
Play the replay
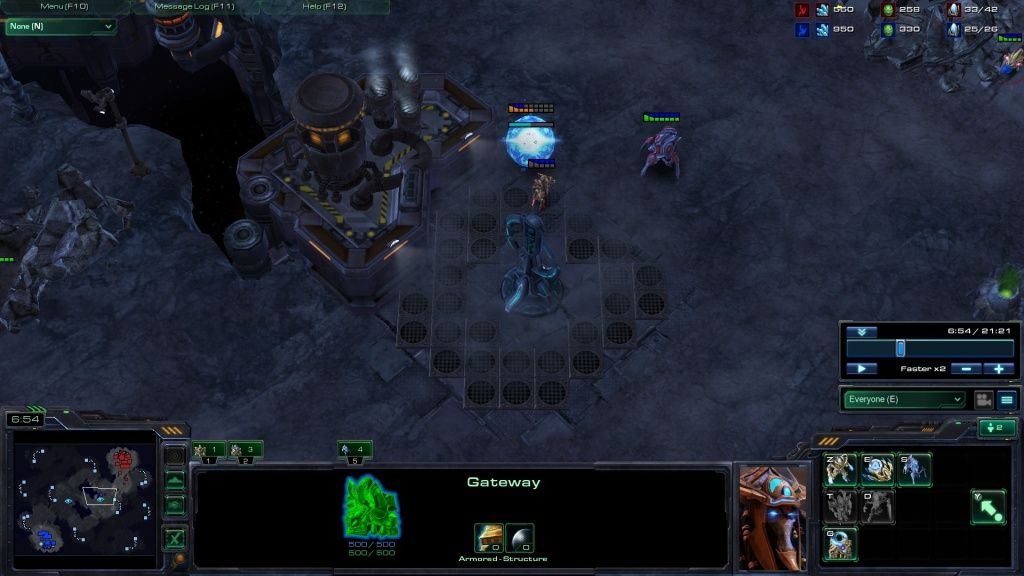pyautogui.click(x=861, y=369)
